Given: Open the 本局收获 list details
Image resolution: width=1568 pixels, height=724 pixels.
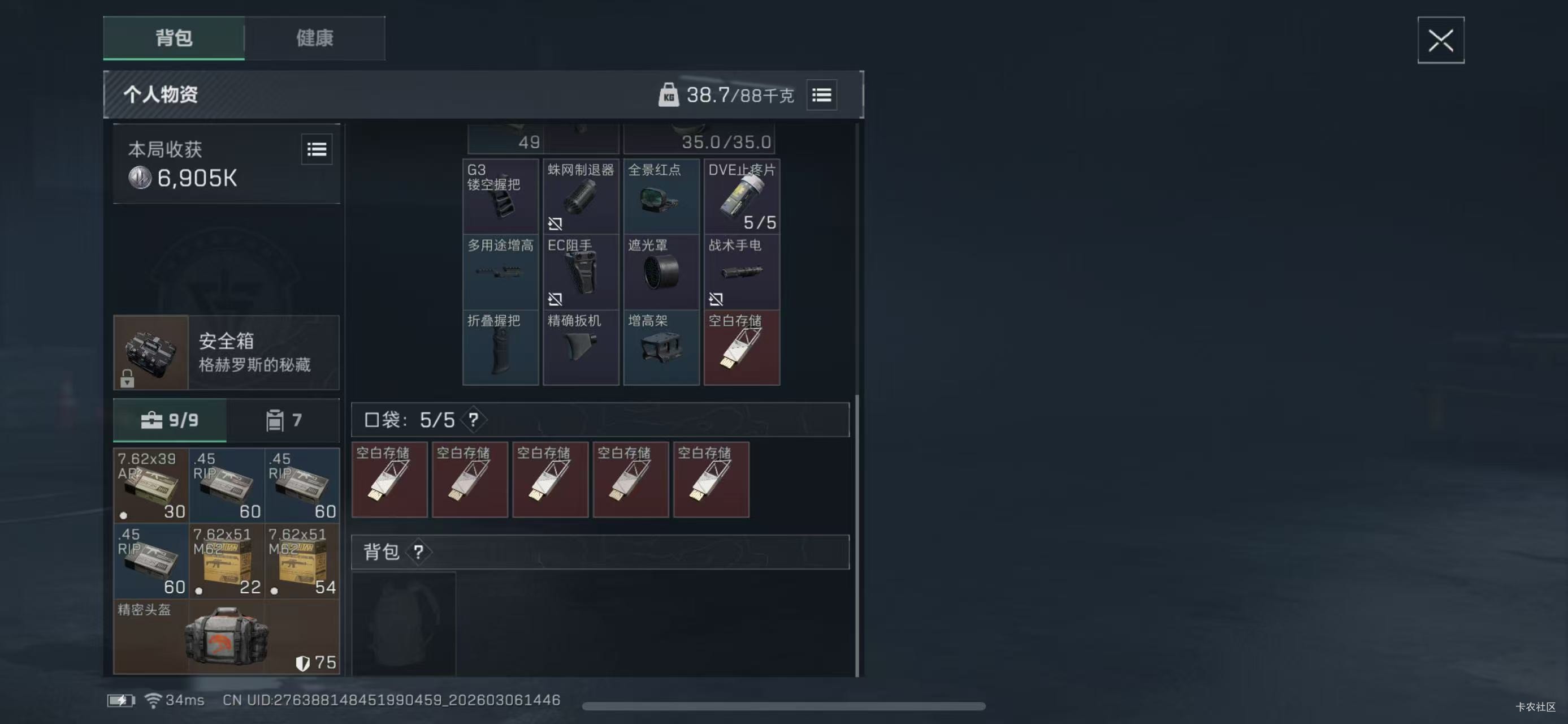Looking at the screenshot, I should (317, 149).
